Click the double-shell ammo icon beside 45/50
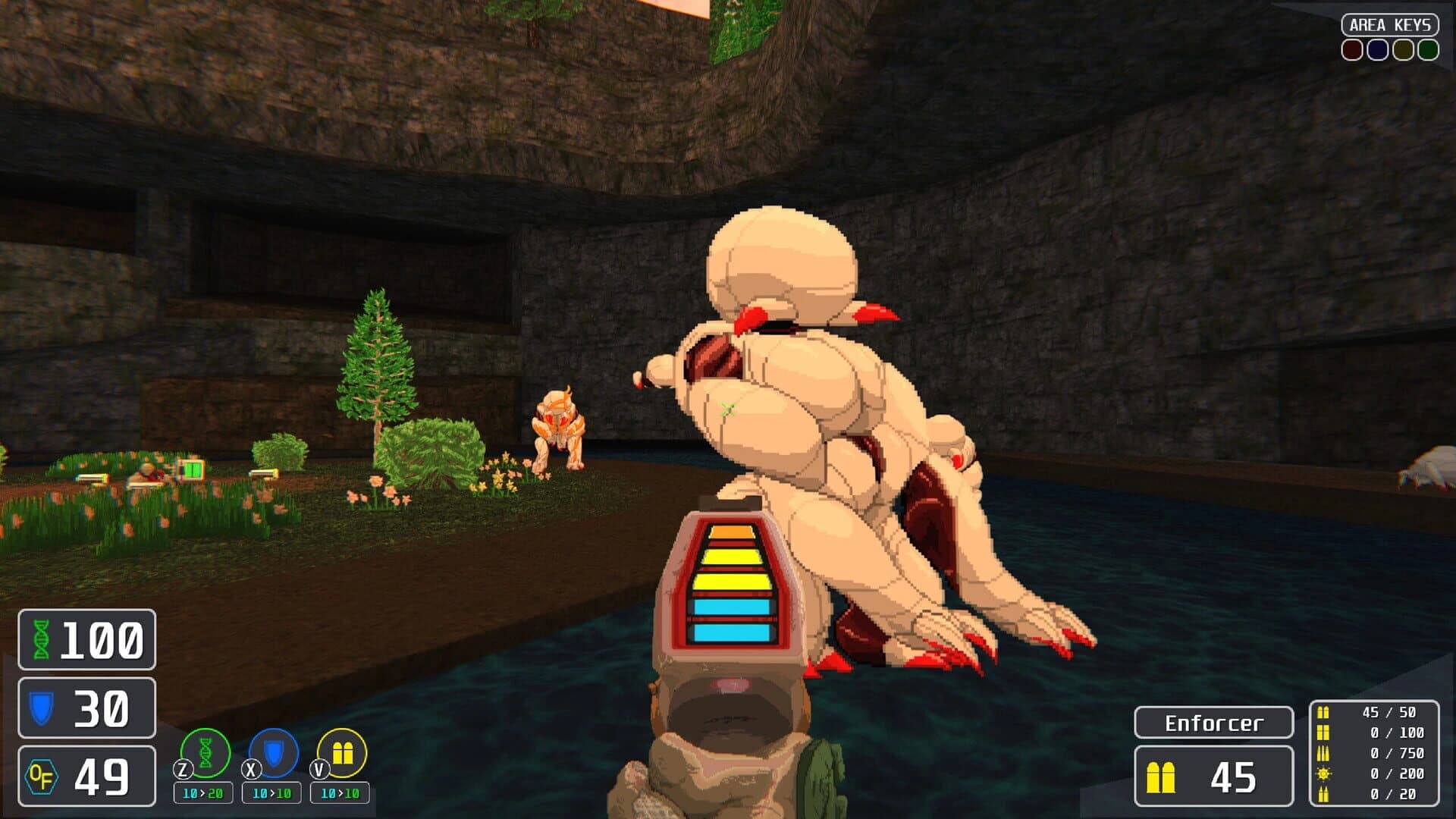The image size is (1456, 819). click(x=1323, y=713)
